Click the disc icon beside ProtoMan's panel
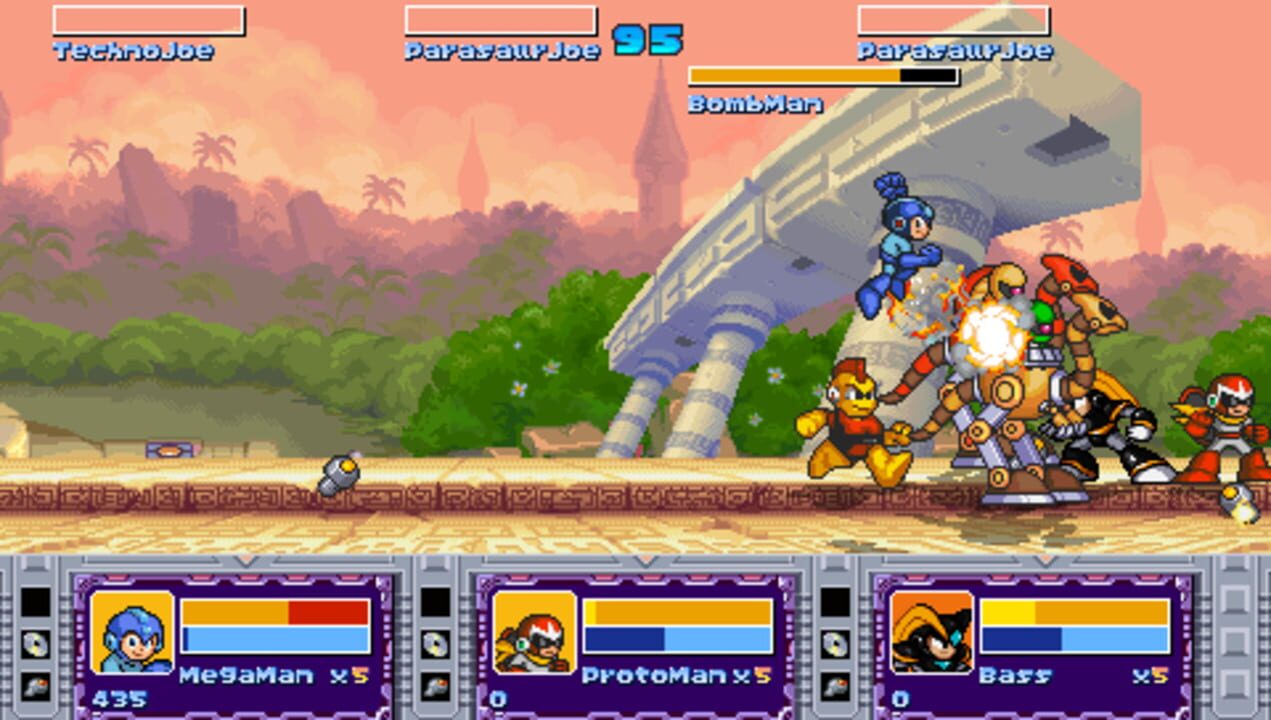 point(435,644)
